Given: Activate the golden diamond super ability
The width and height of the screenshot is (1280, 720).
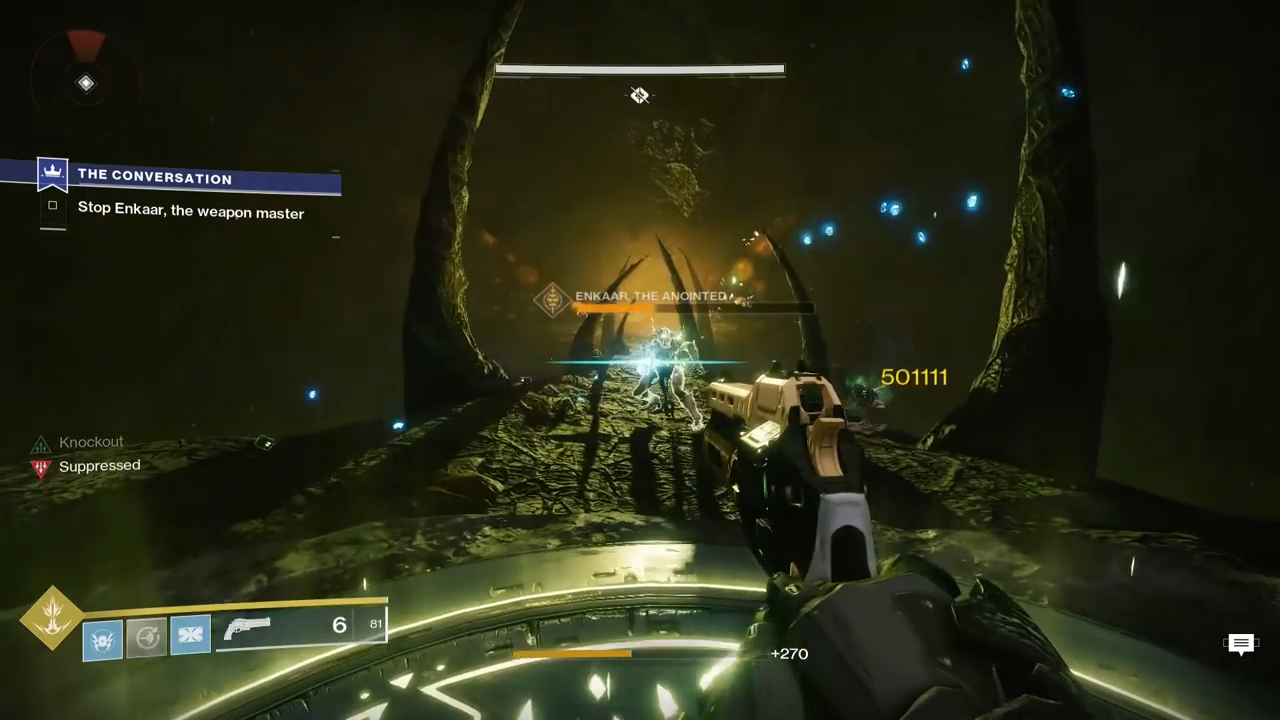Looking at the screenshot, I should click(53, 617).
